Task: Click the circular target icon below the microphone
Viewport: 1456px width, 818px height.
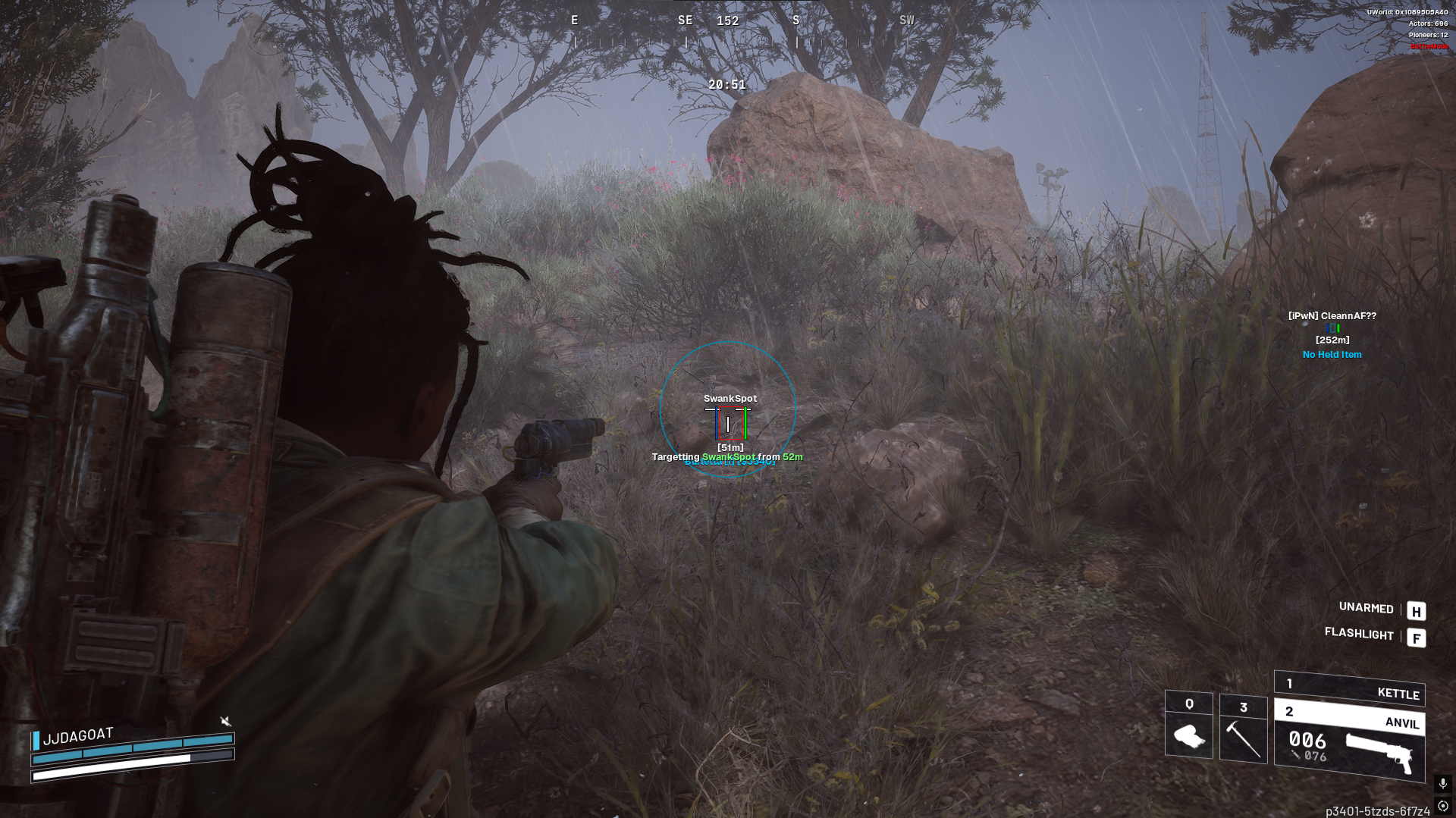Action: click(1442, 806)
